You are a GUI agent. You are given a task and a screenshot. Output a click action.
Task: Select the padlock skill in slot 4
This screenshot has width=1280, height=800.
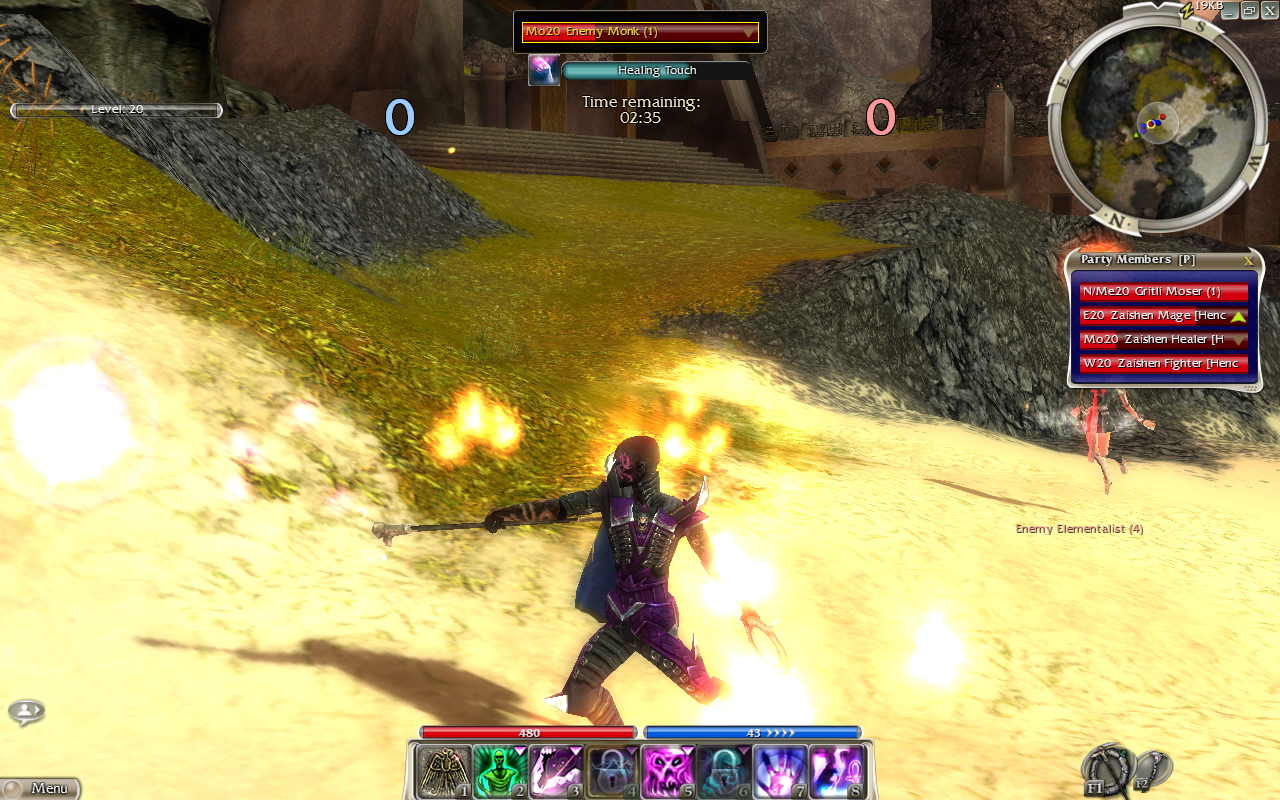tap(611, 772)
